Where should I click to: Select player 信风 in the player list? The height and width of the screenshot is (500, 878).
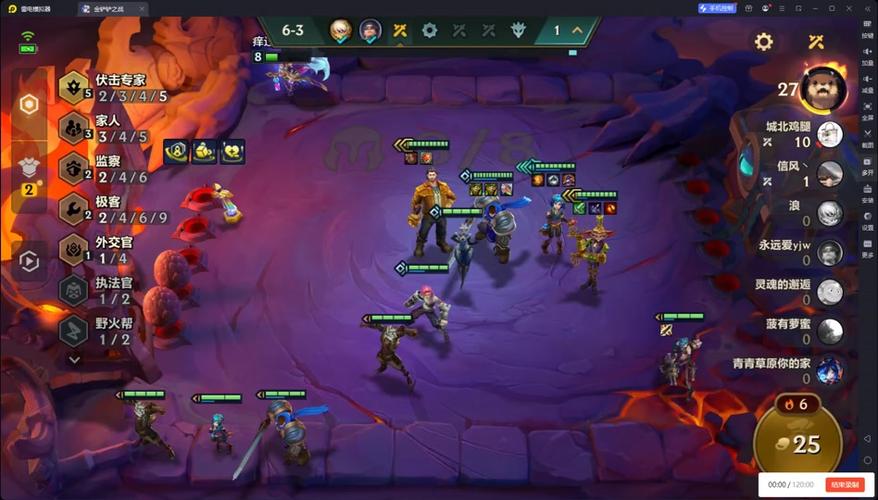point(829,174)
